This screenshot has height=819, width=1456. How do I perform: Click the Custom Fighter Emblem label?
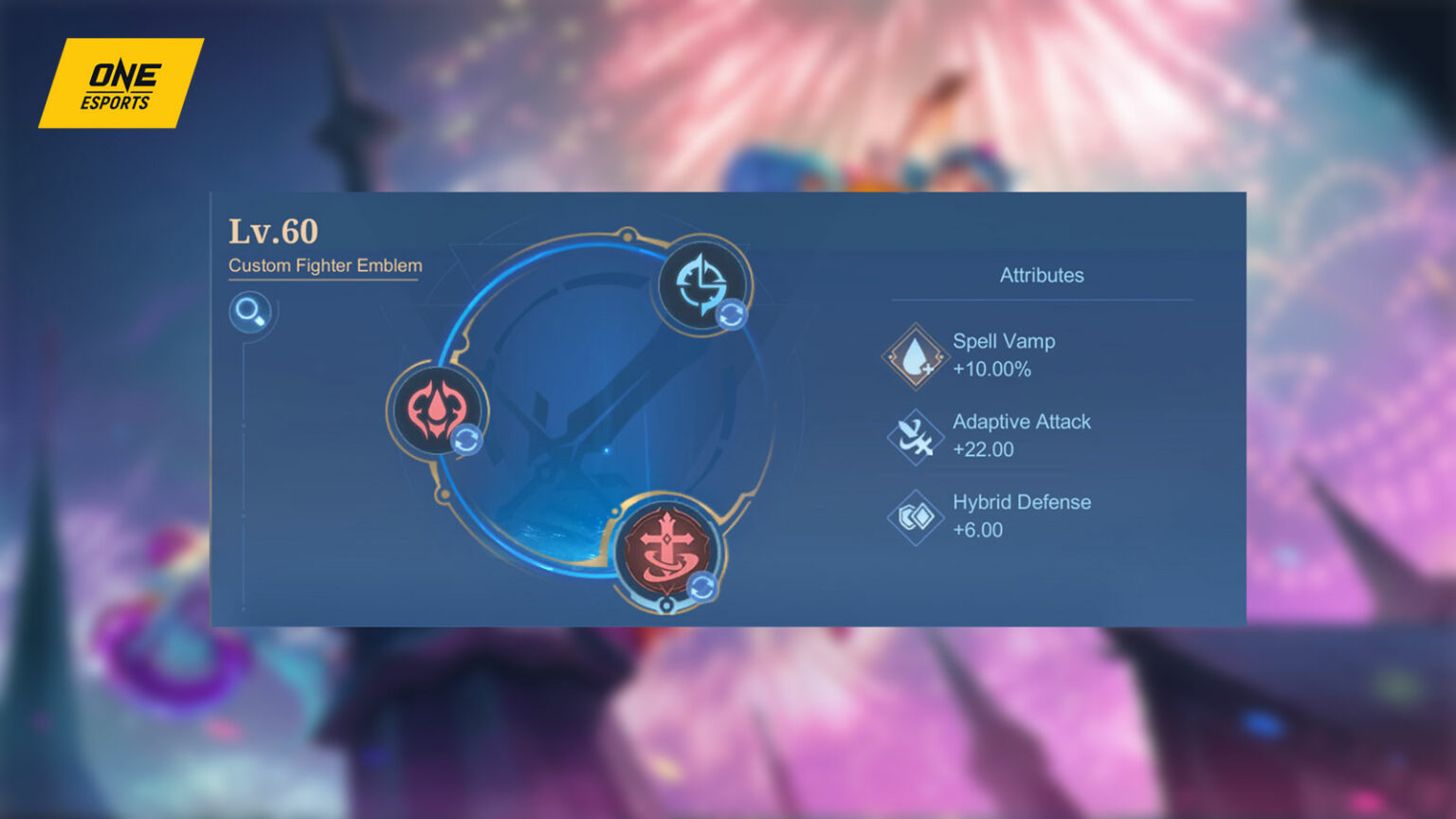pos(323,266)
